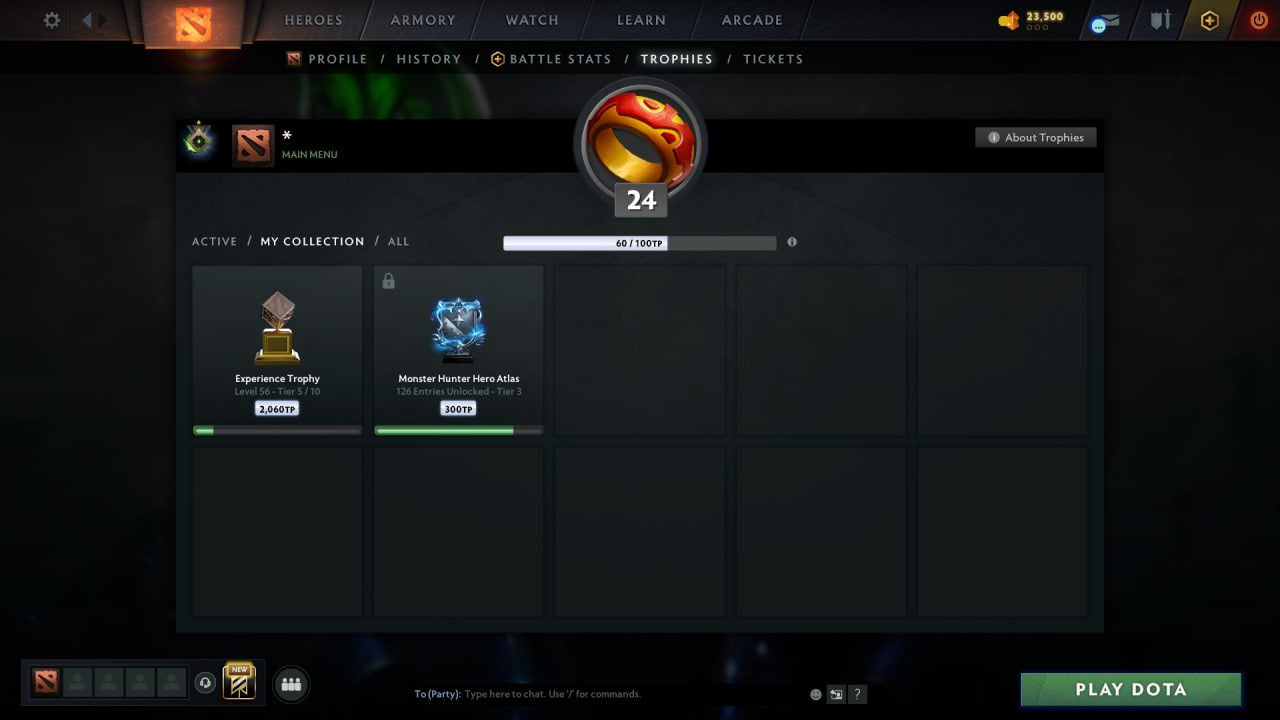Open the chat help question mark

point(857,693)
